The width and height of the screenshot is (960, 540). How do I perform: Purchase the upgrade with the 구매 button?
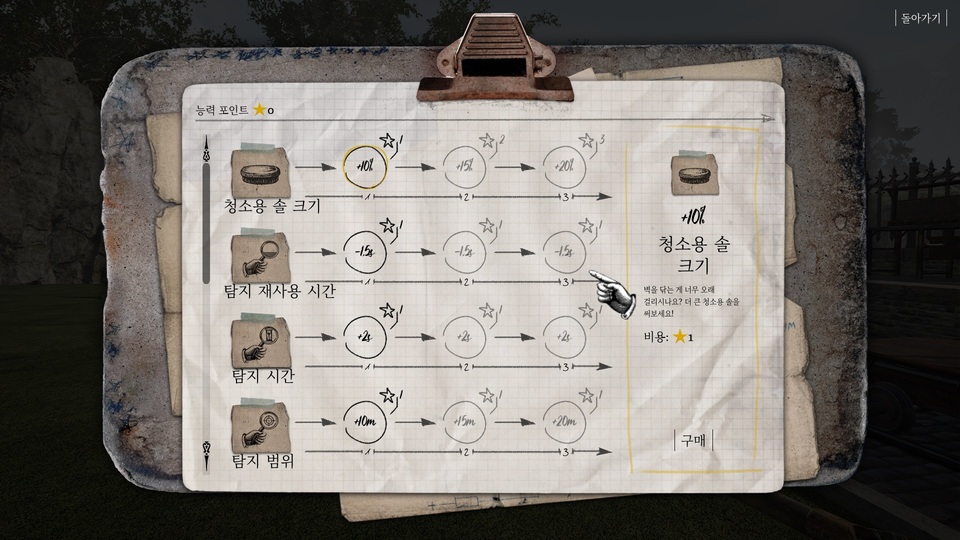(x=693, y=440)
